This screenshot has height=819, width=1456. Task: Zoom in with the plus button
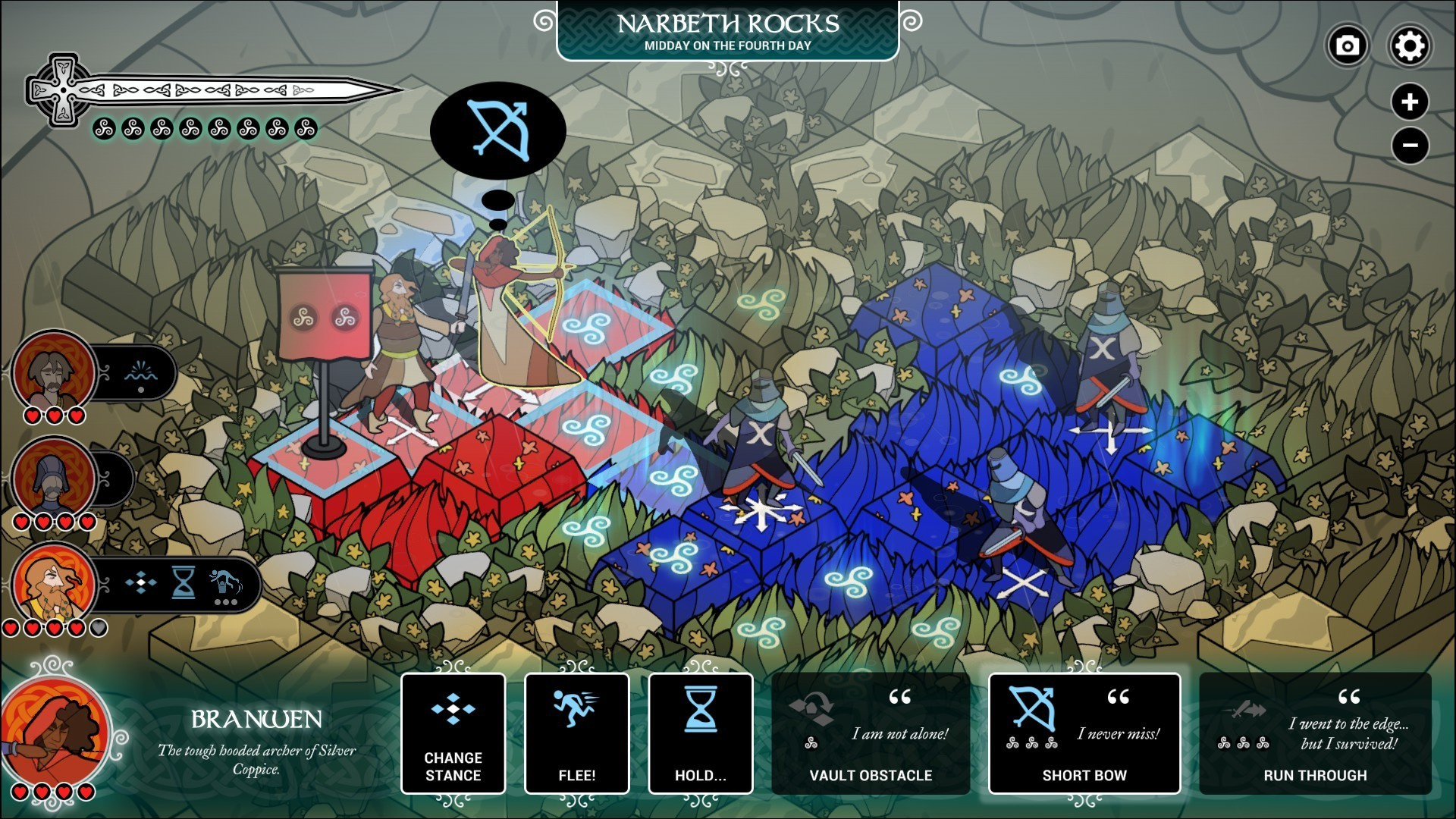[1410, 102]
